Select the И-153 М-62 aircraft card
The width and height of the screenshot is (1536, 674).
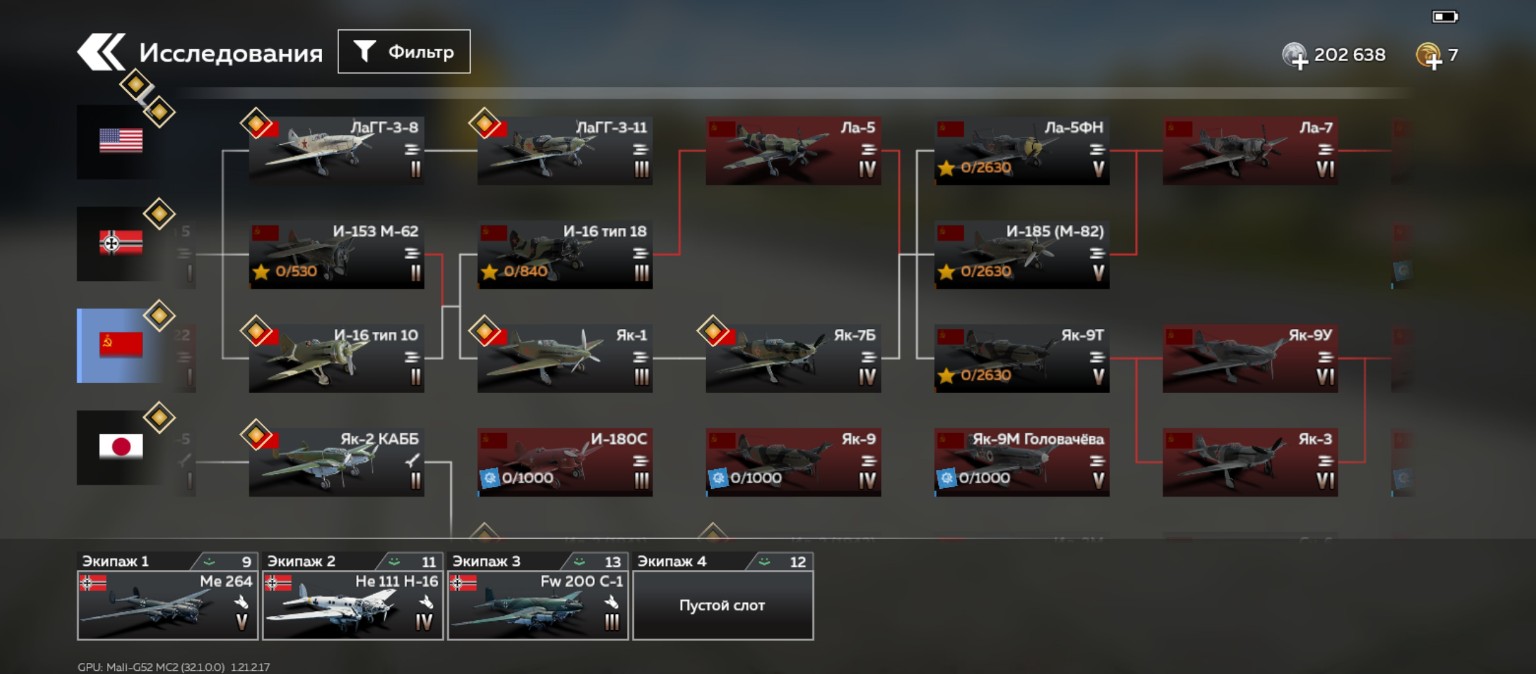336,255
